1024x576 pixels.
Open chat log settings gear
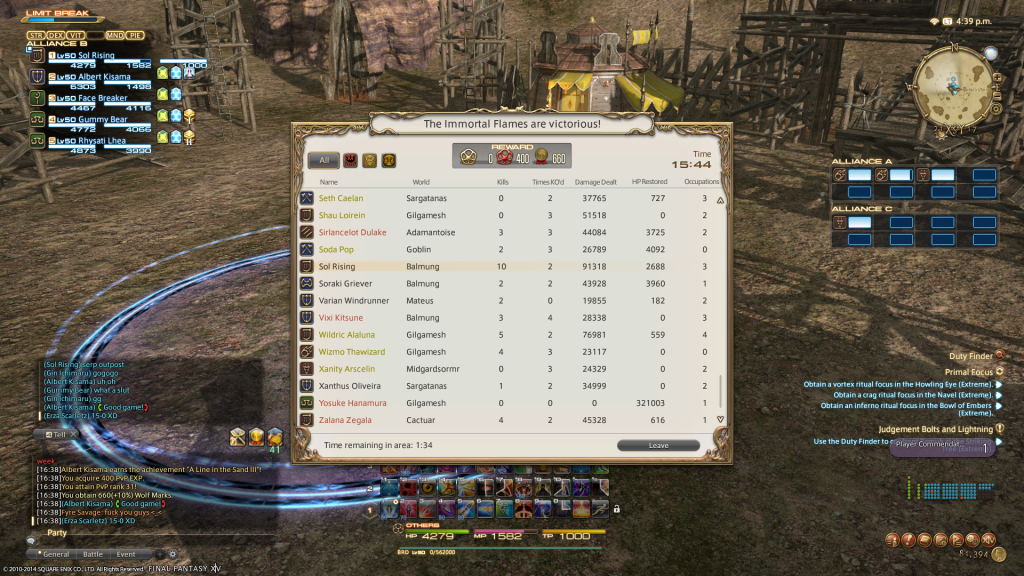[x=171, y=553]
